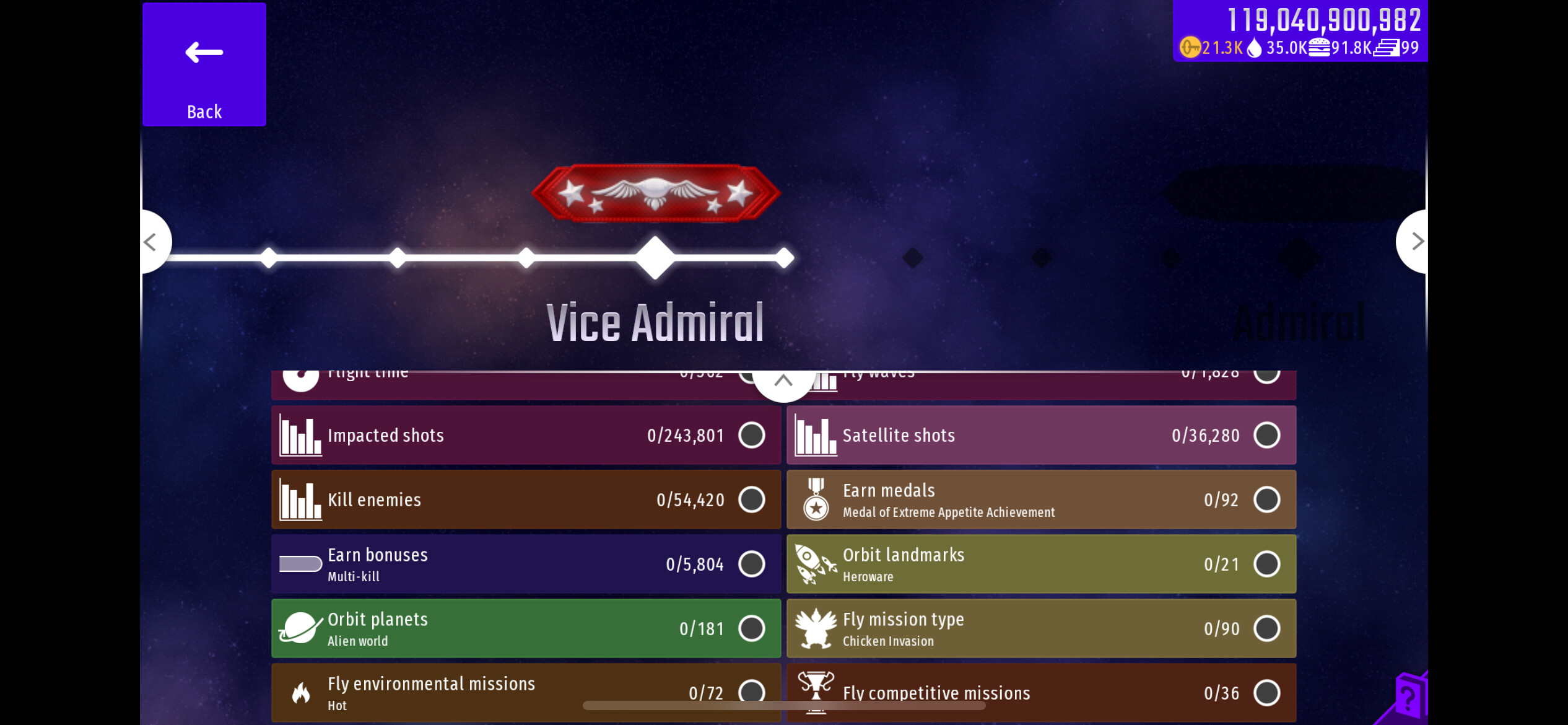Image resolution: width=1568 pixels, height=725 pixels.
Task: Select the Fly environmental missions Hot row
Action: tap(526, 692)
